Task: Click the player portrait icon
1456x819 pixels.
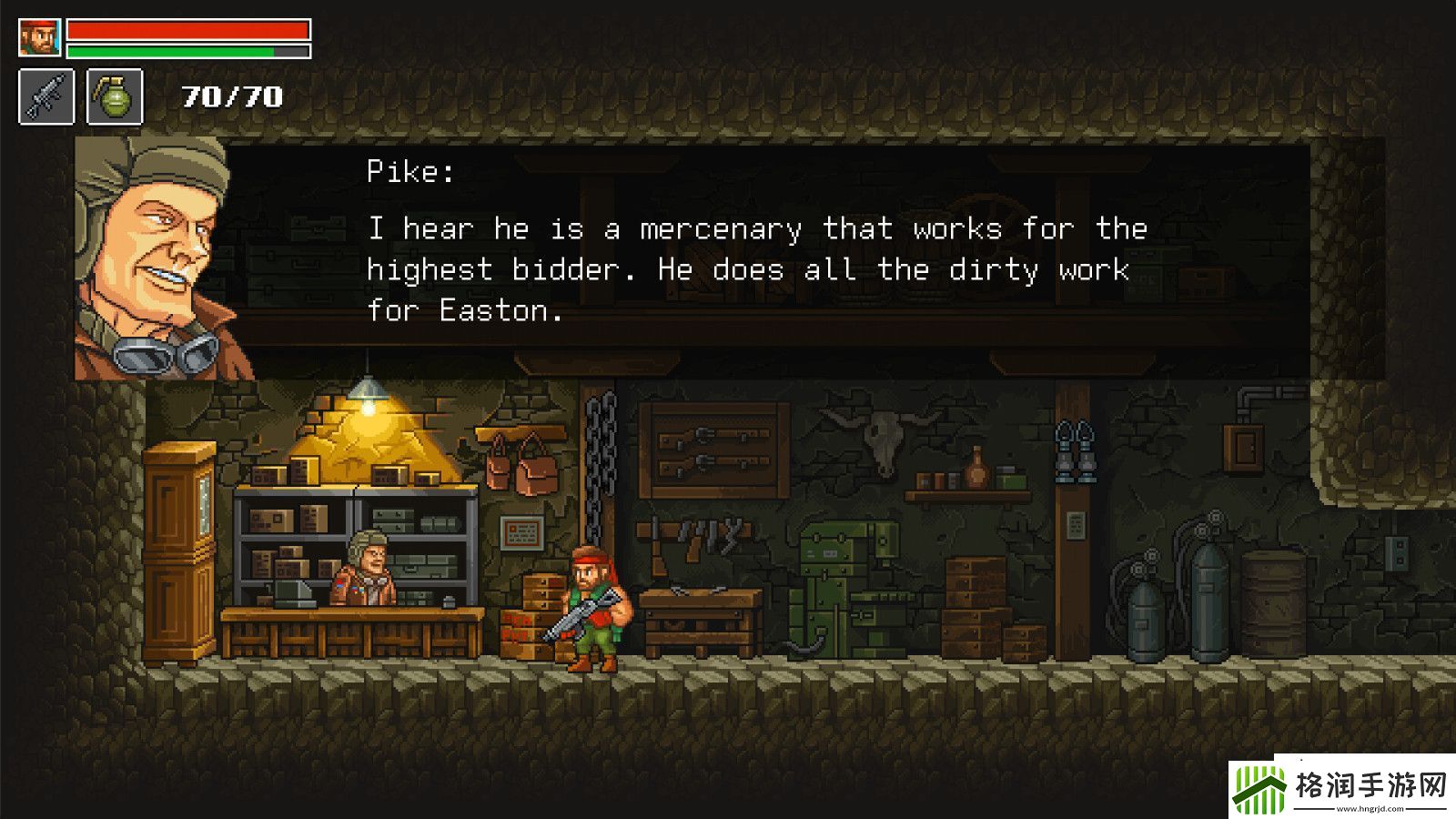Action: (x=39, y=38)
